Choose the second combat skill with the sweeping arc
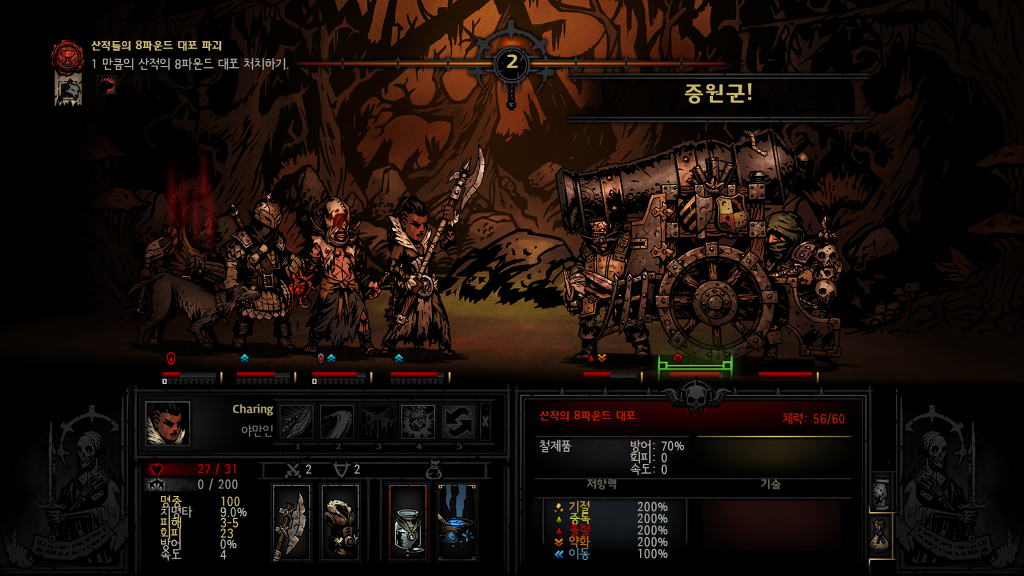This screenshot has width=1024, height=576. (x=337, y=421)
